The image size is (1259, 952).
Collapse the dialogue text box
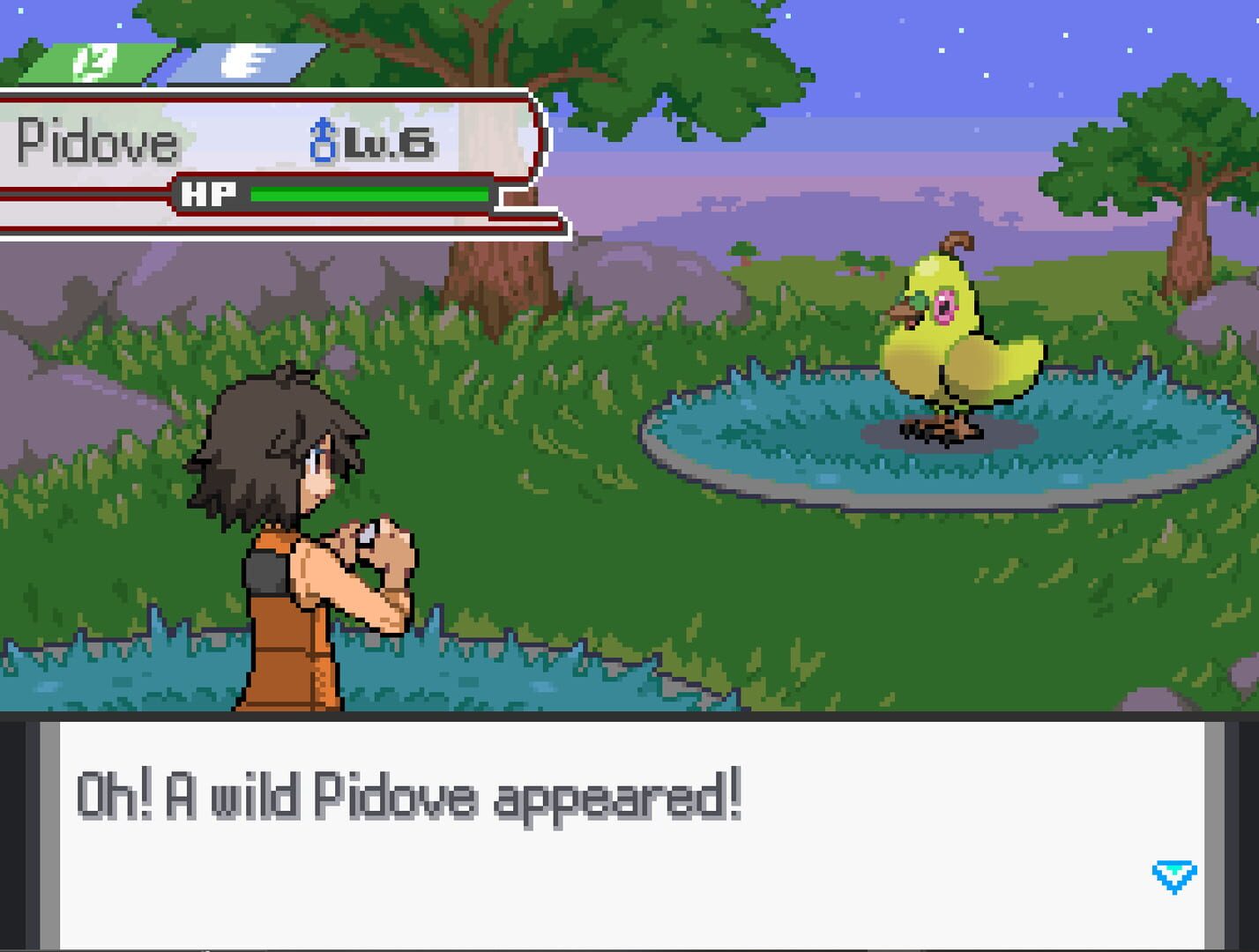click(x=629, y=837)
